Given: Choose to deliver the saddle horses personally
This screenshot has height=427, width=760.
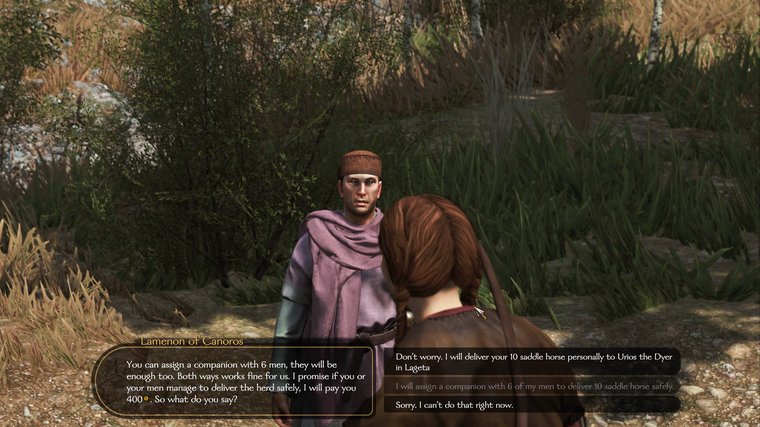Looking at the screenshot, I should (530, 361).
